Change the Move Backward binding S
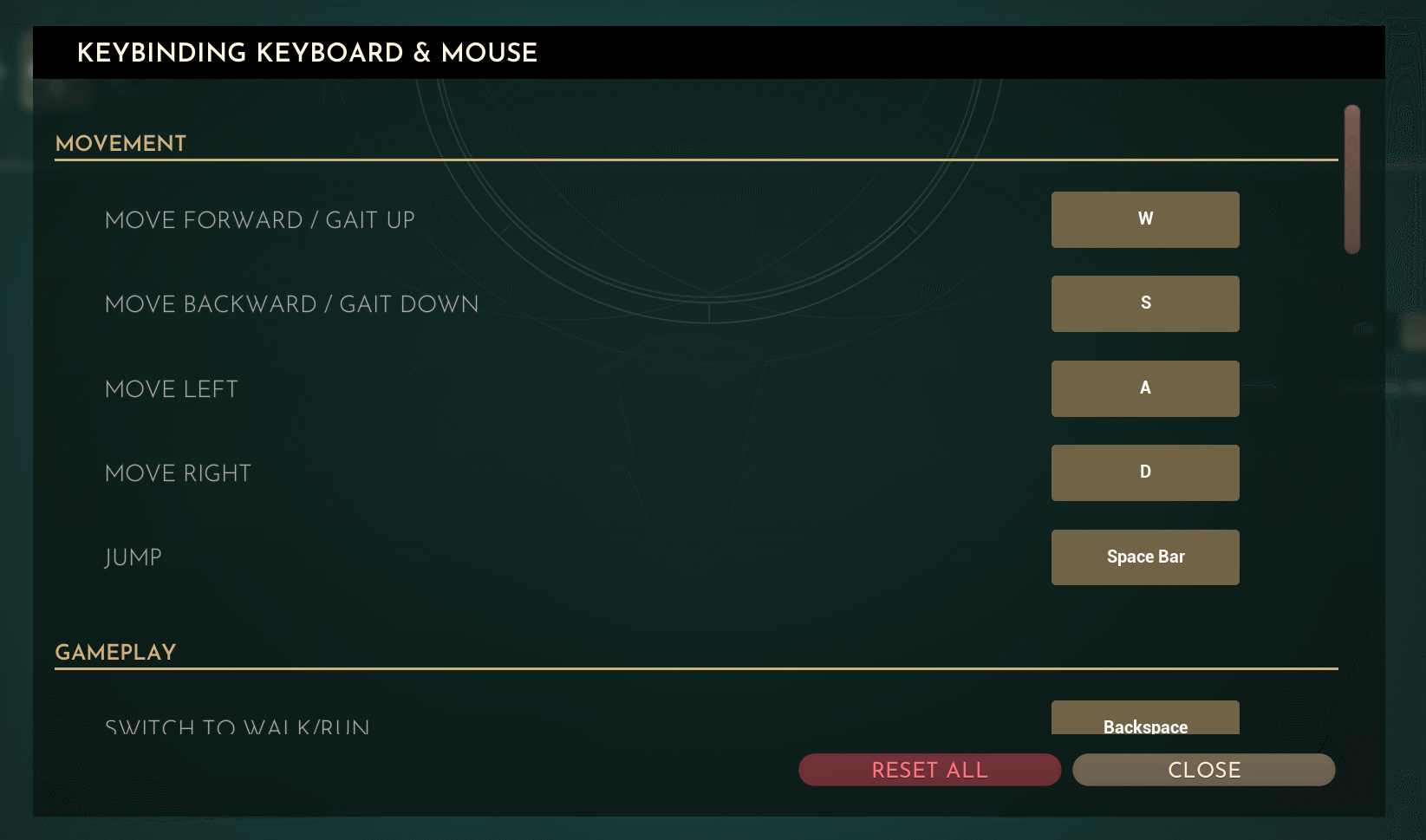Viewport: 1426px width, 840px height. click(x=1144, y=303)
